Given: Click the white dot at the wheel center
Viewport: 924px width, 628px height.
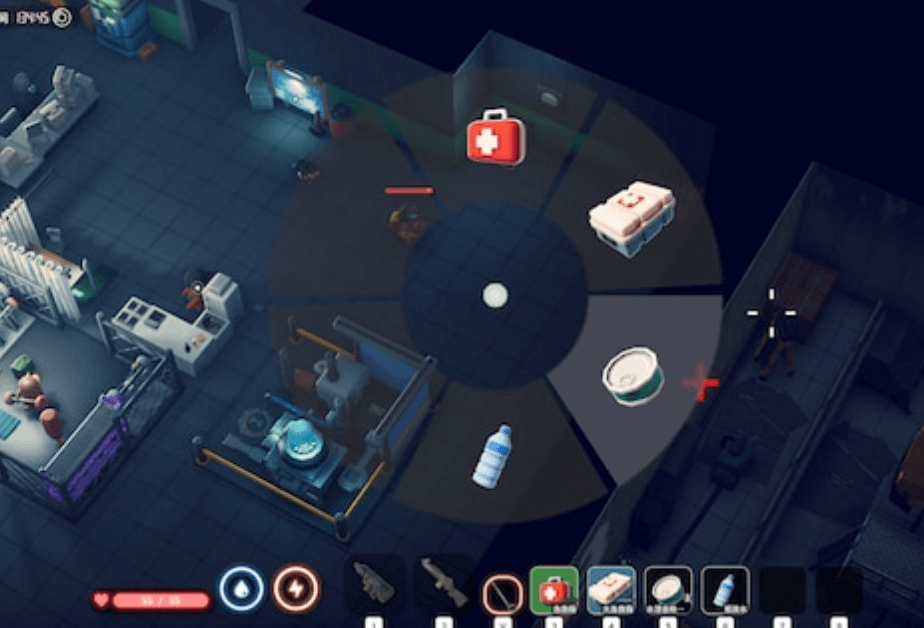Looking at the screenshot, I should (x=495, y=295).
